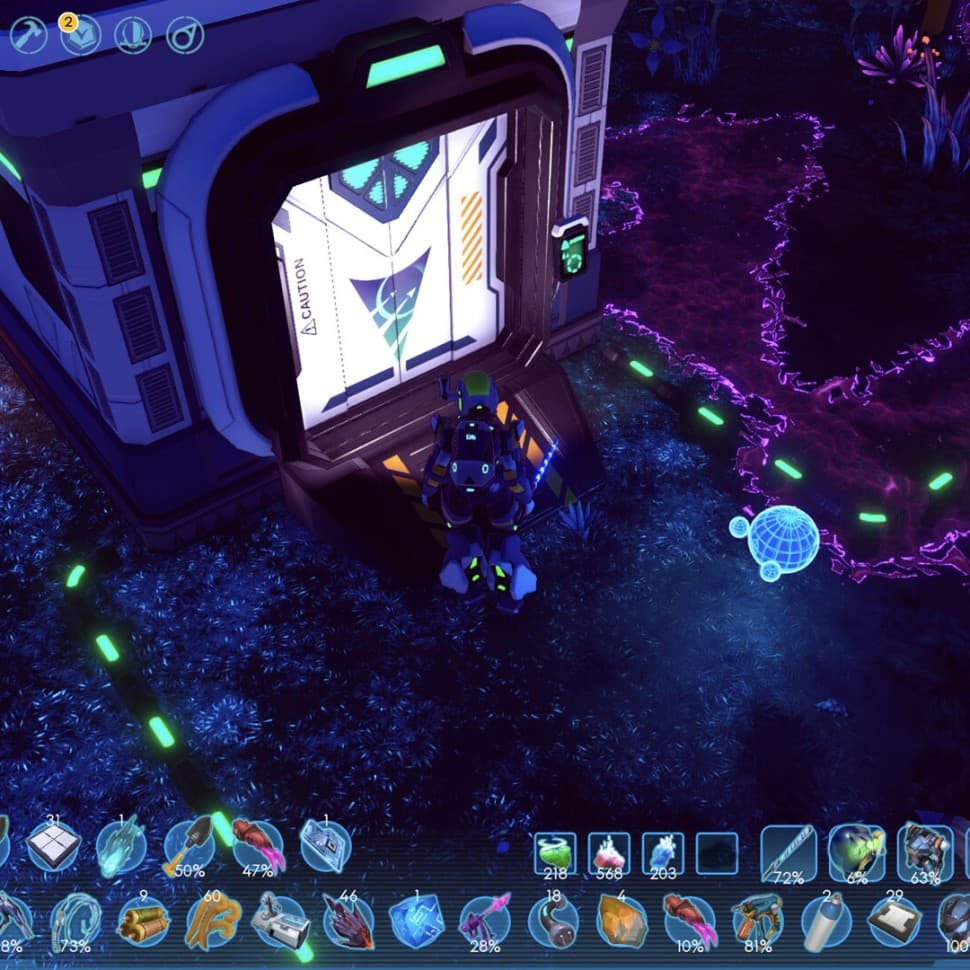
Task: Open the dome-shaped icon in the top bar
Action: point(133,36)
